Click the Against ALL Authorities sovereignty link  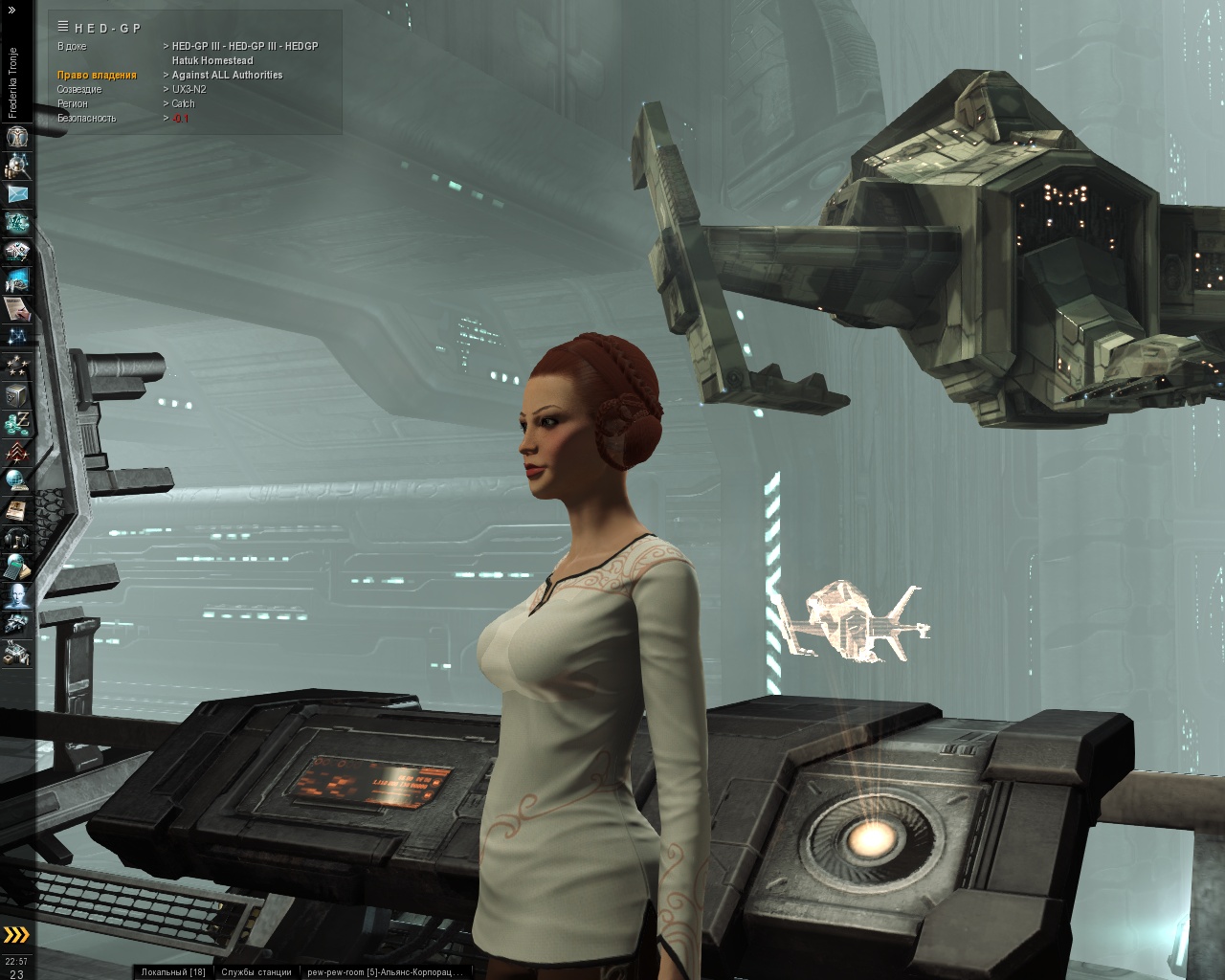[227, 75]
